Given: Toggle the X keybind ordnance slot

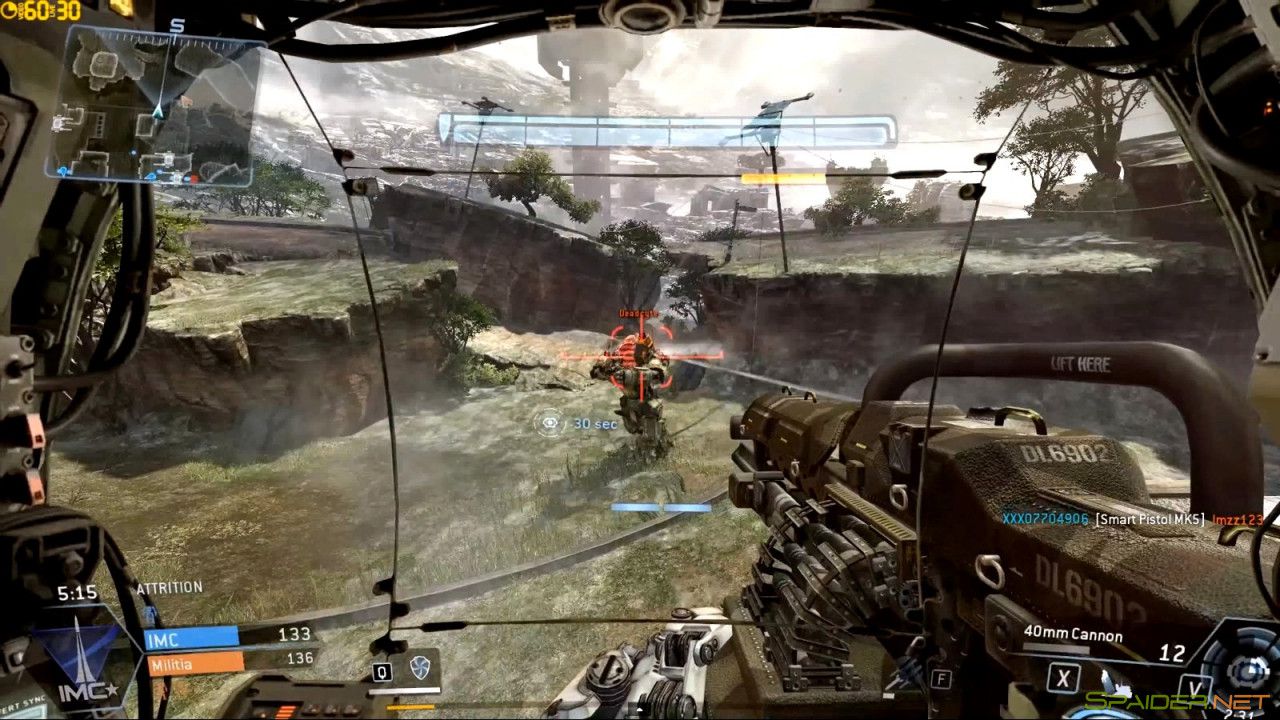Looking at the screenshot, I should point(1064,677).
